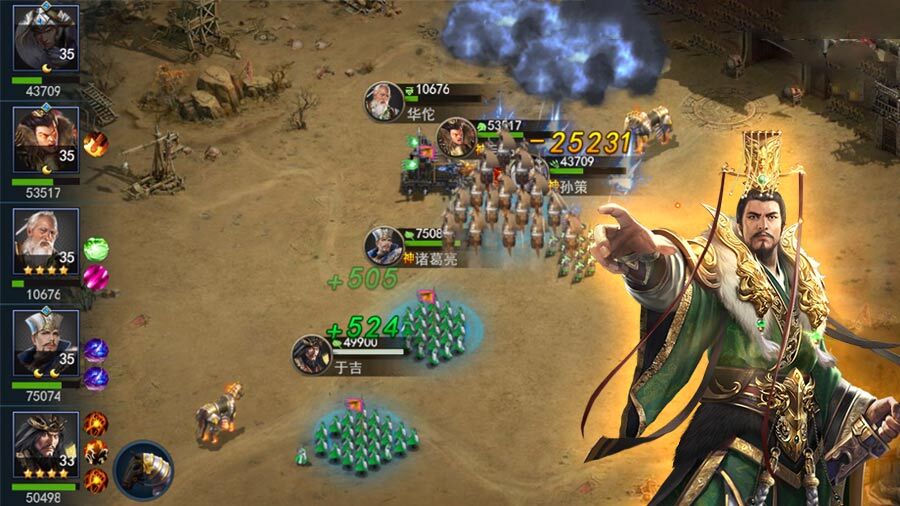
Task: Select the 华佗 unit portrait marker
Action: [384, 101]
